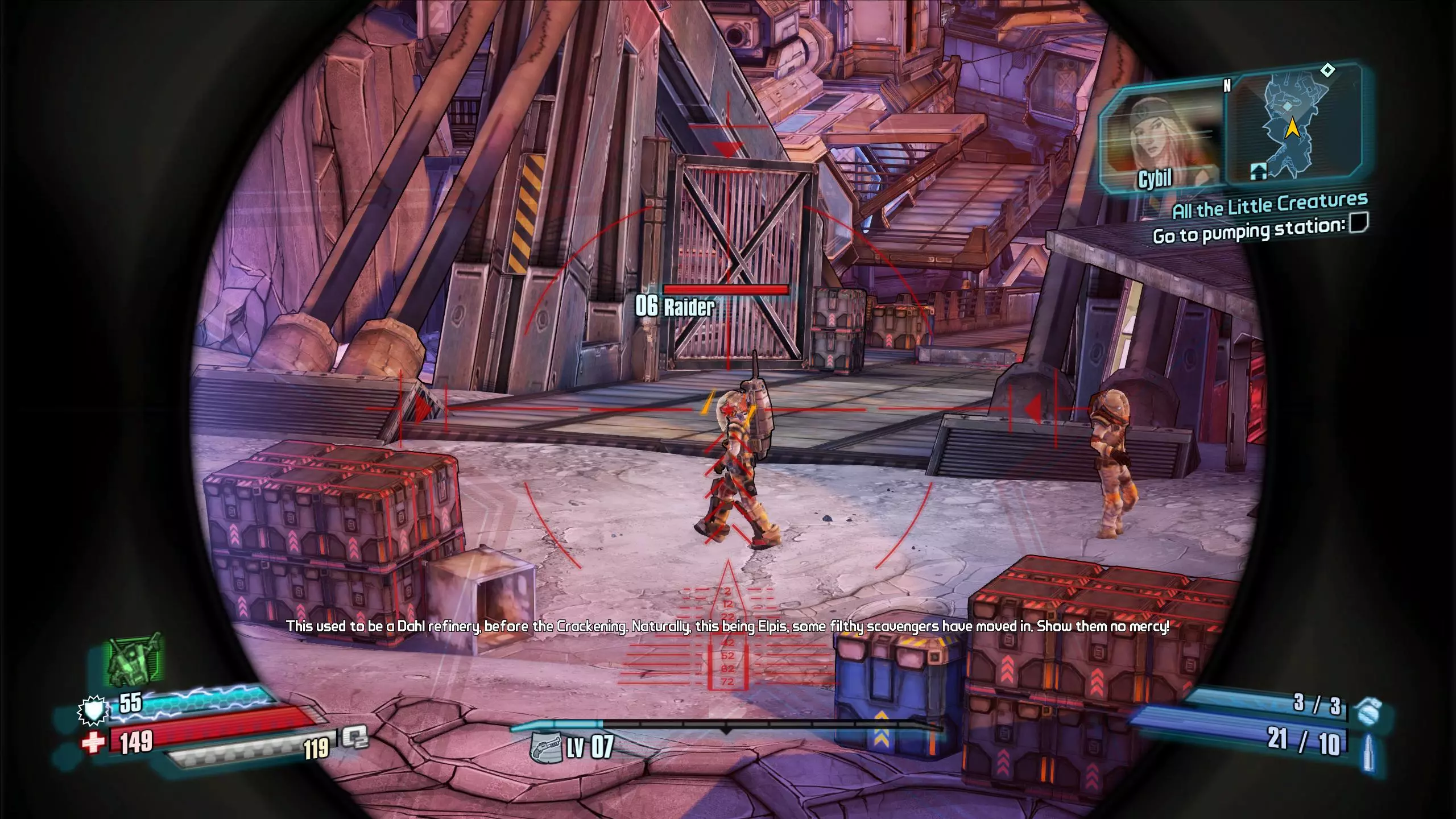Select Cybil's portrait
Viewport: 1456px width, 819px height.
coord(1160,139)
